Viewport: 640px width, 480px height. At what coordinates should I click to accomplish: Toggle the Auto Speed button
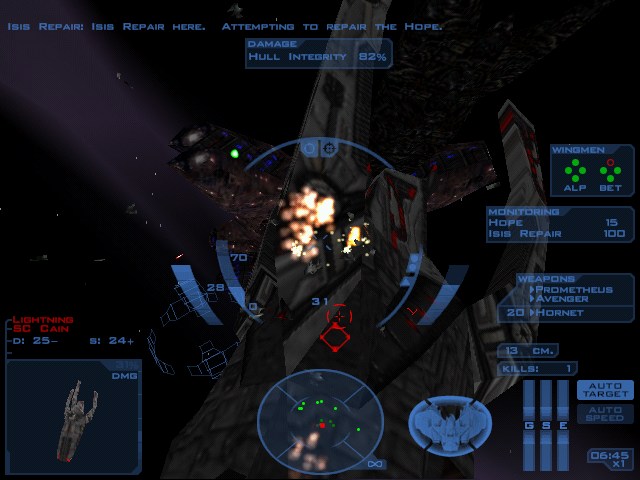pos(605,413)
